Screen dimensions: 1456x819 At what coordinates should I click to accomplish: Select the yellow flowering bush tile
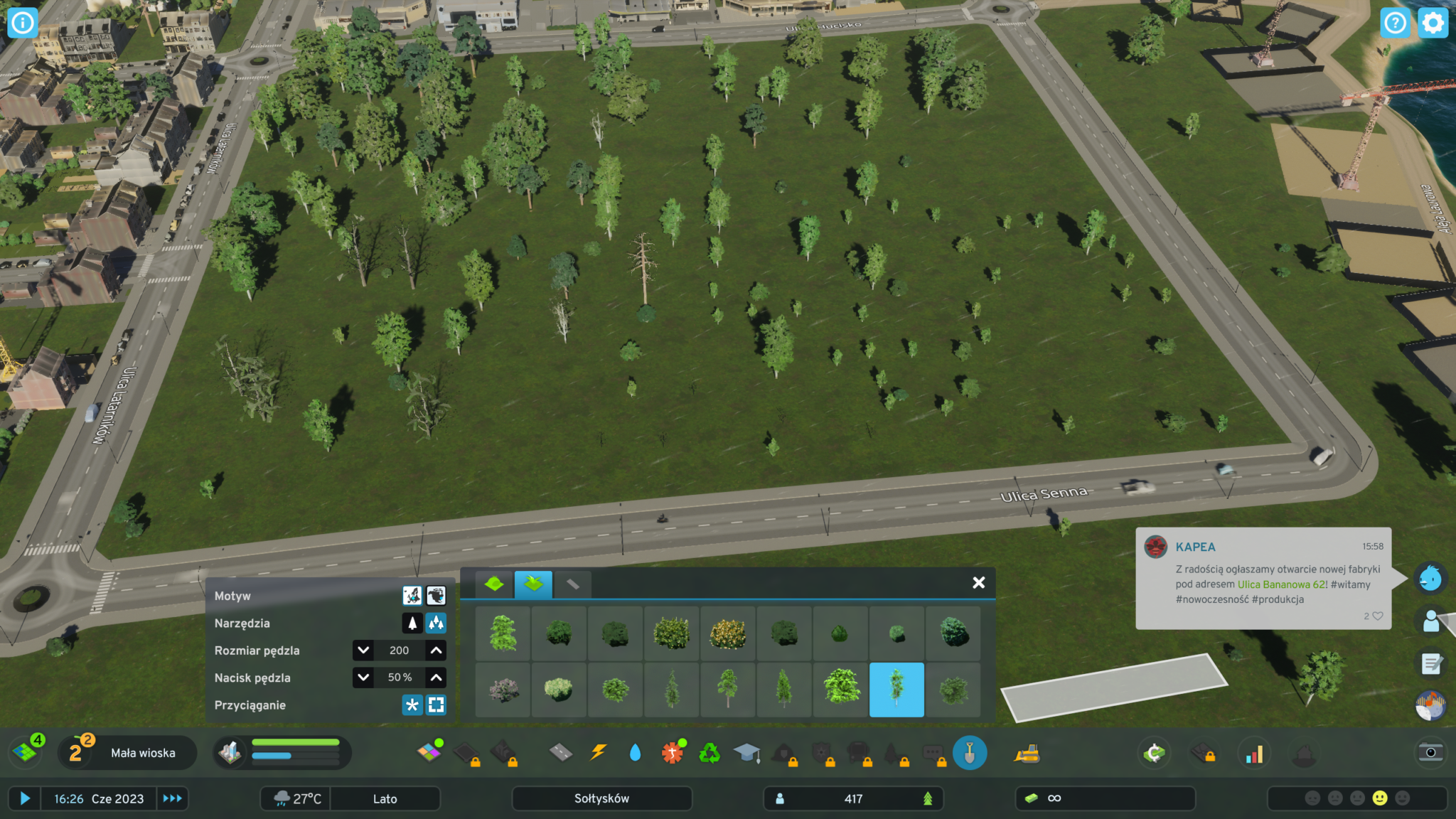(728, 633)
